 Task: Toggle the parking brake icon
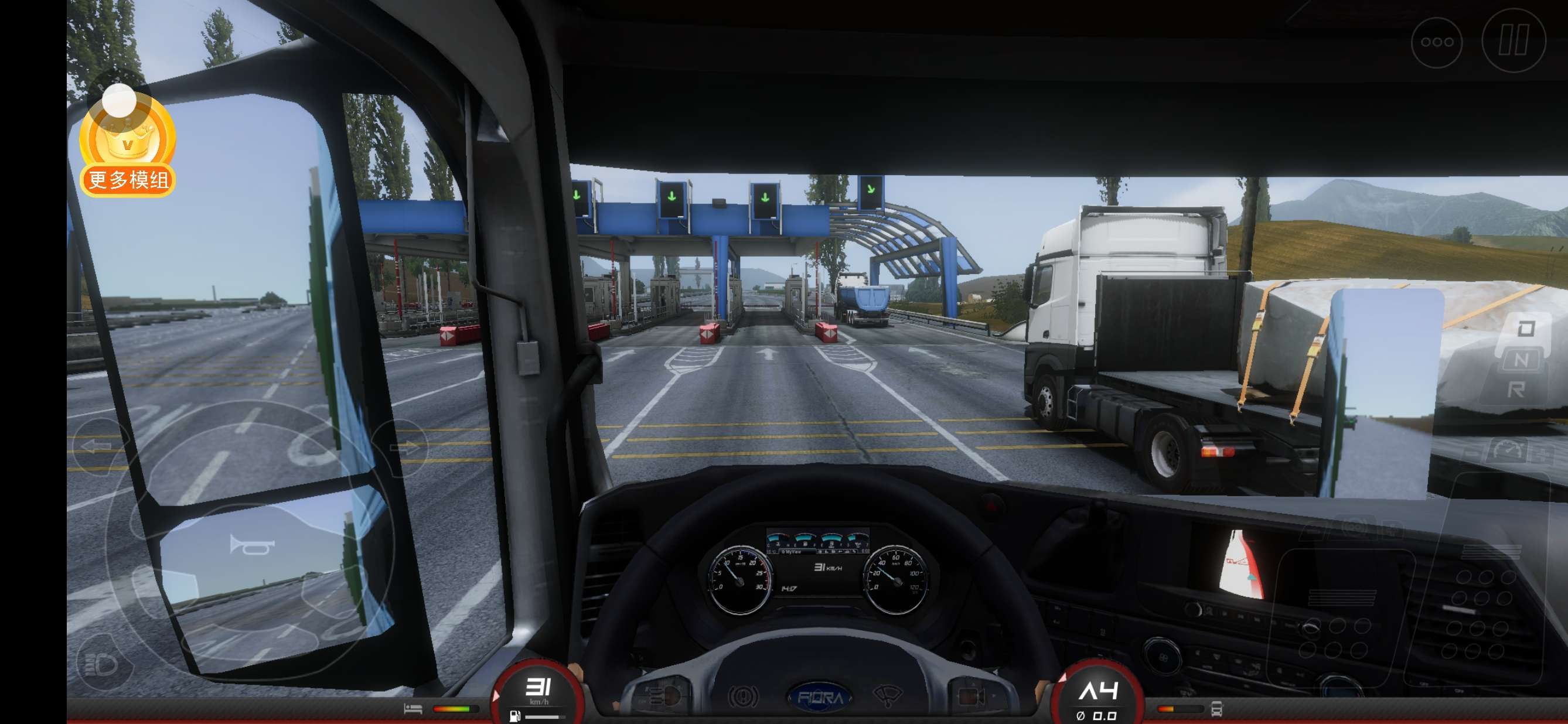pos(743,695)
